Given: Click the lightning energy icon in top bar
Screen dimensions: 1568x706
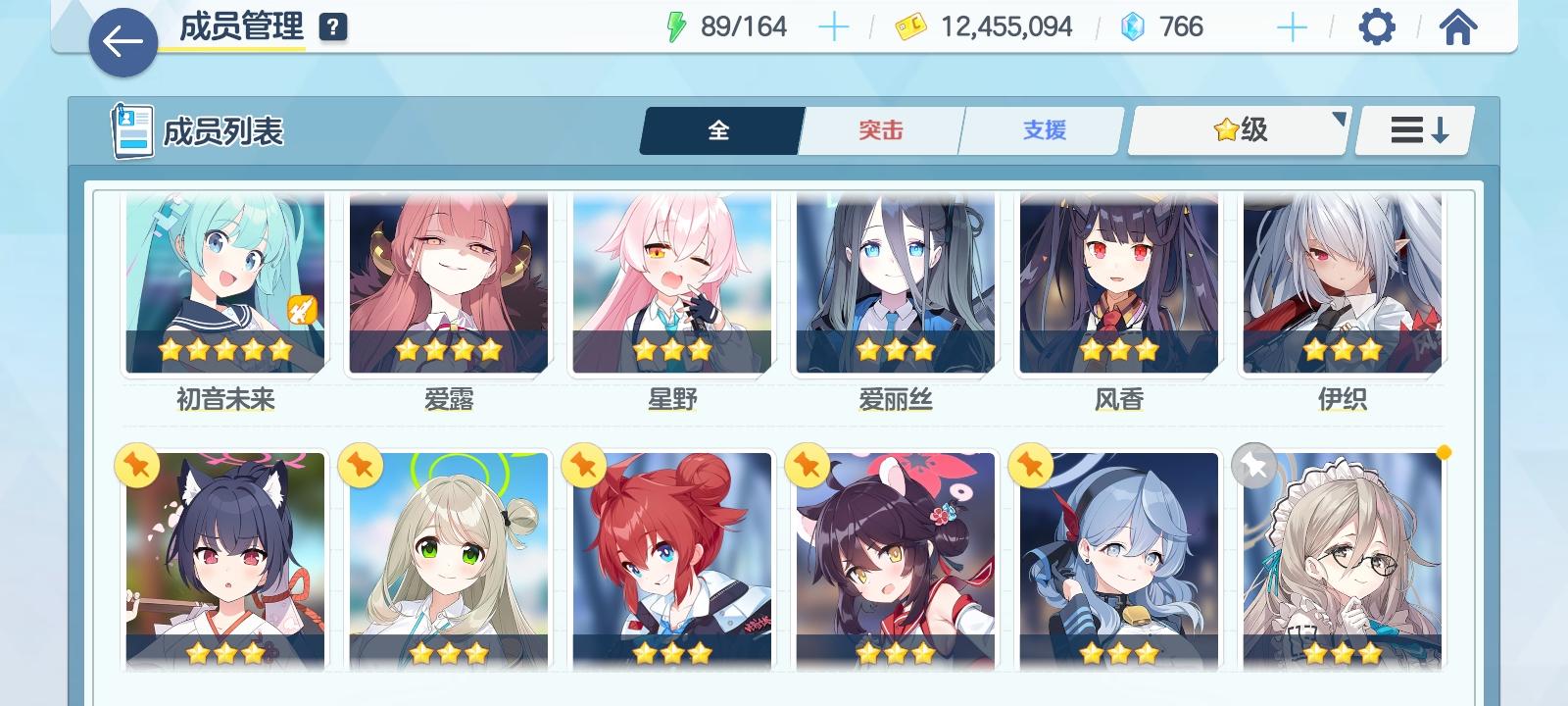Looking at the screenshot, I should [678, 26].
